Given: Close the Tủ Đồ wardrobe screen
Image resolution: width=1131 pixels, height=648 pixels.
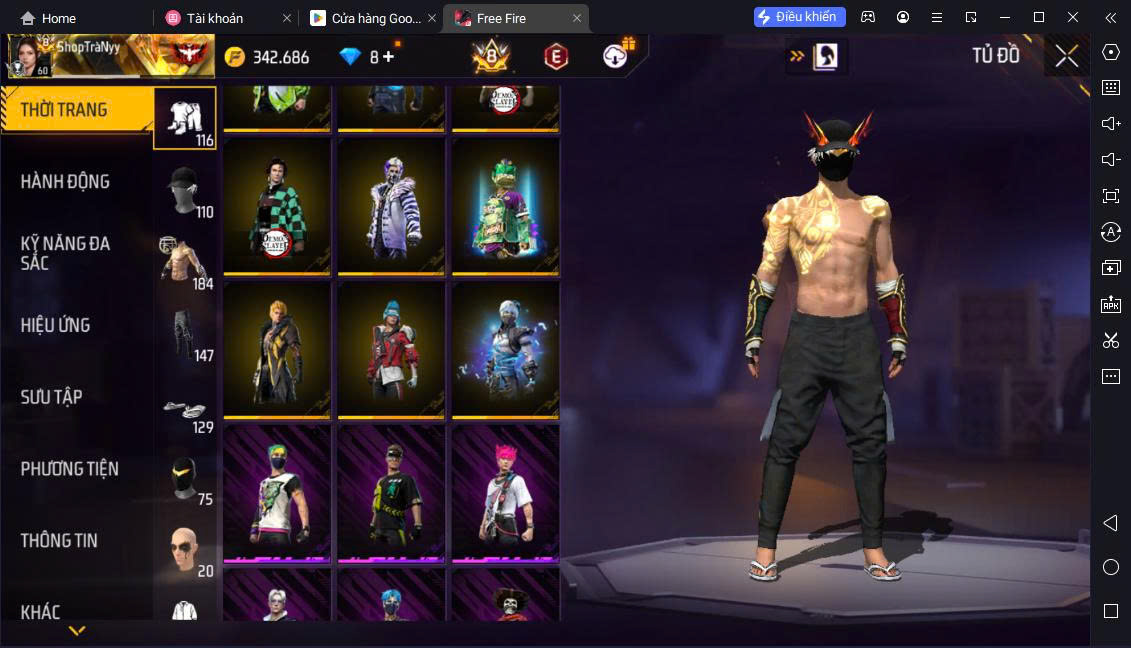Looking at the screenshot, I should pos(1066,57).
